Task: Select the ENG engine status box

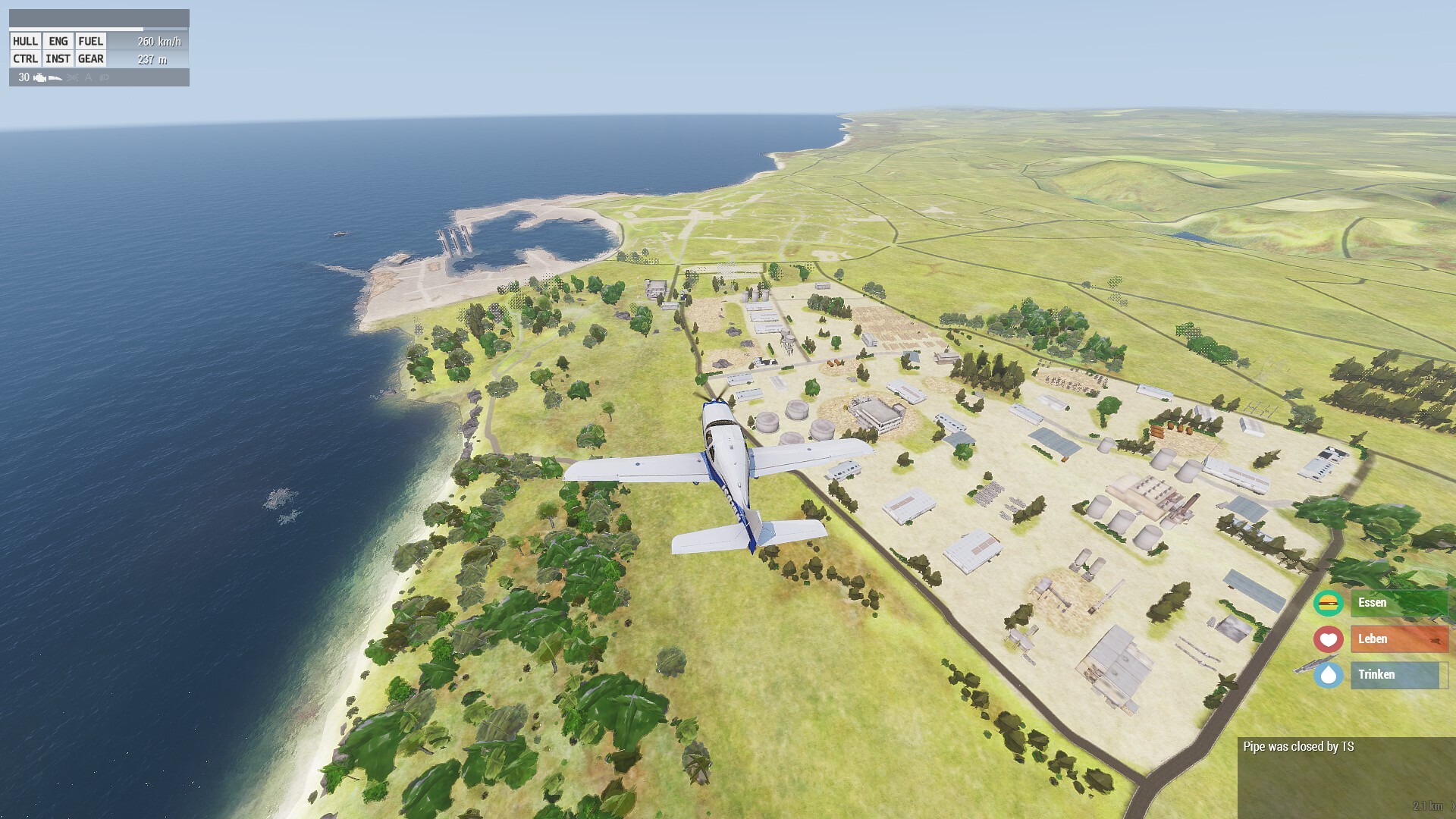Action: coord(58,42)
